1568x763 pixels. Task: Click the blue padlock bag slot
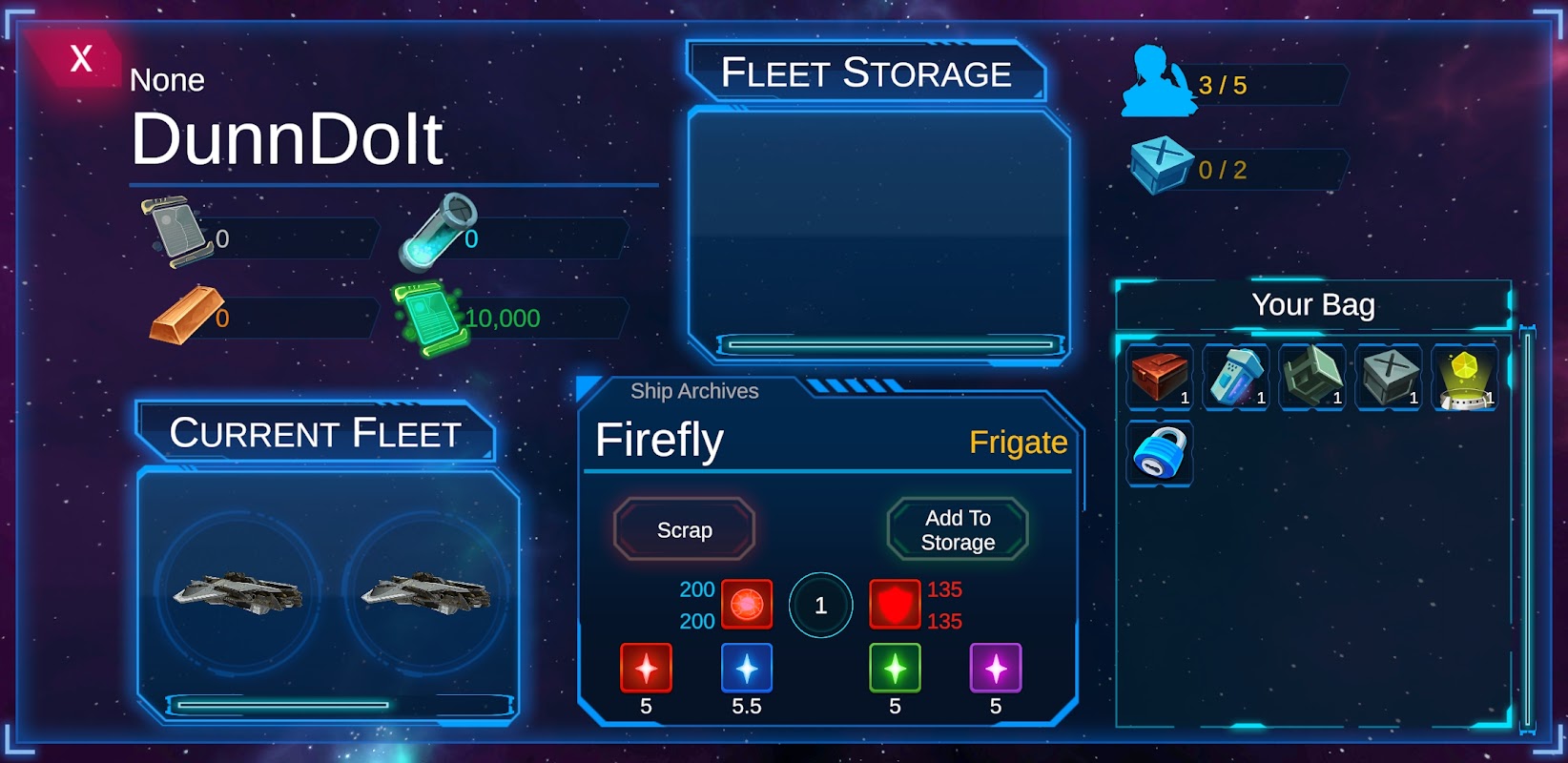click(1159, 453)
